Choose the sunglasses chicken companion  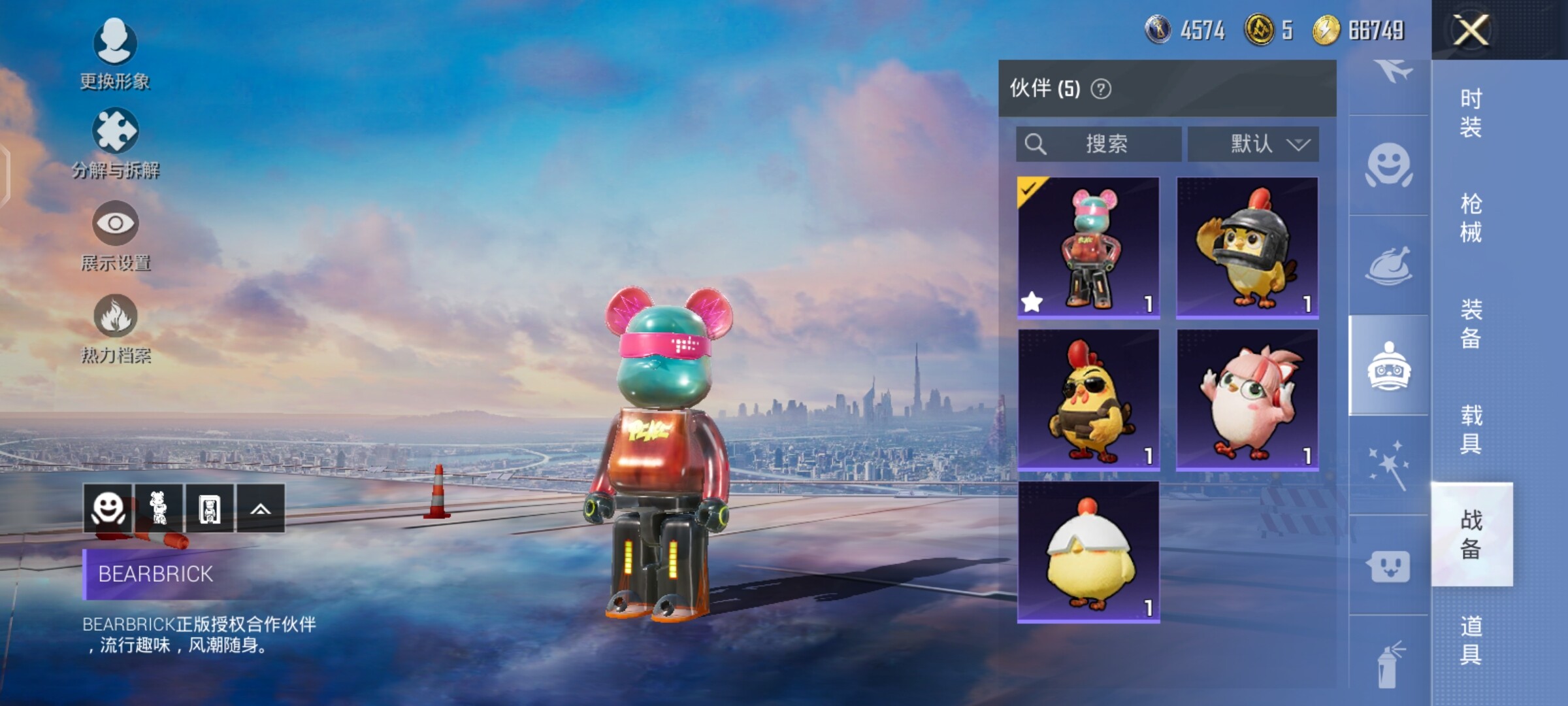click(x=1088, y=400)
